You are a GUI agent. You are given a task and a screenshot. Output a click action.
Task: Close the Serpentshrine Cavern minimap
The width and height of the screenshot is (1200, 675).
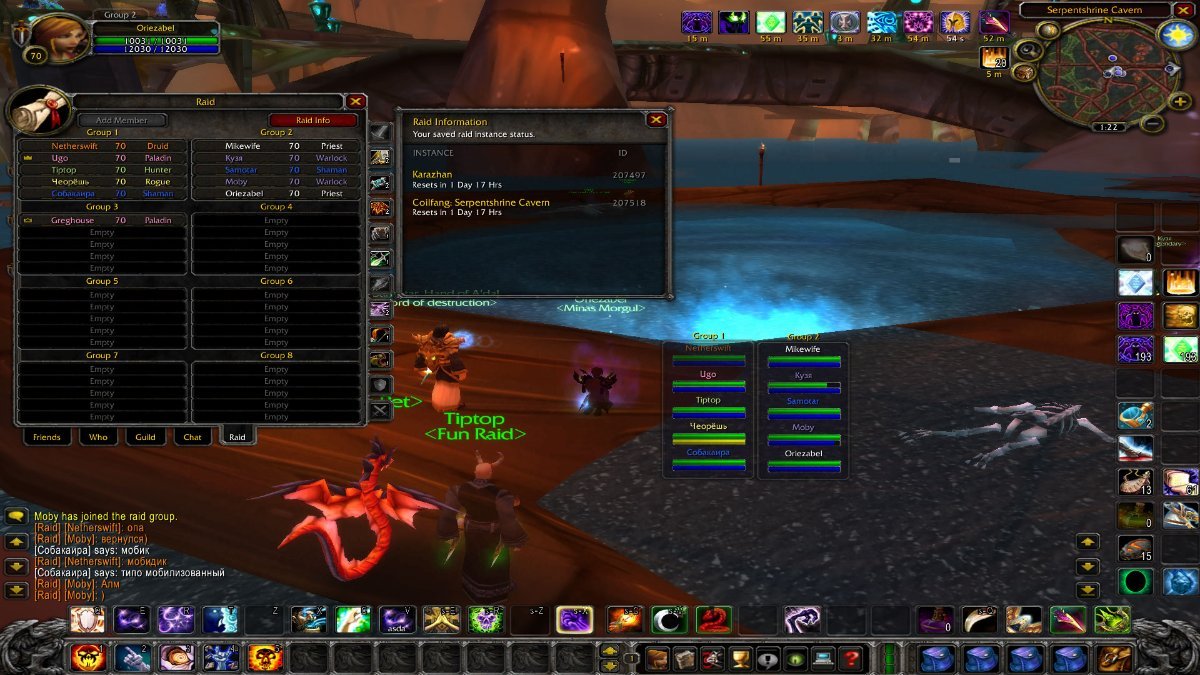[1185, 10]
